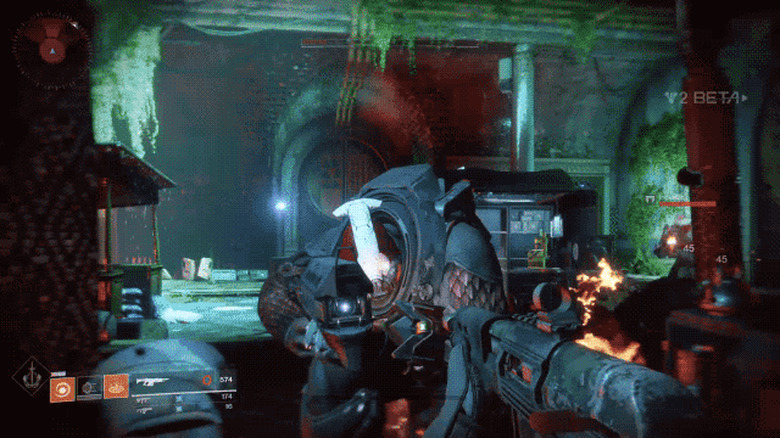
Task: Activate the orange ability icon beside the weapon list
Action: pos(116,386)
